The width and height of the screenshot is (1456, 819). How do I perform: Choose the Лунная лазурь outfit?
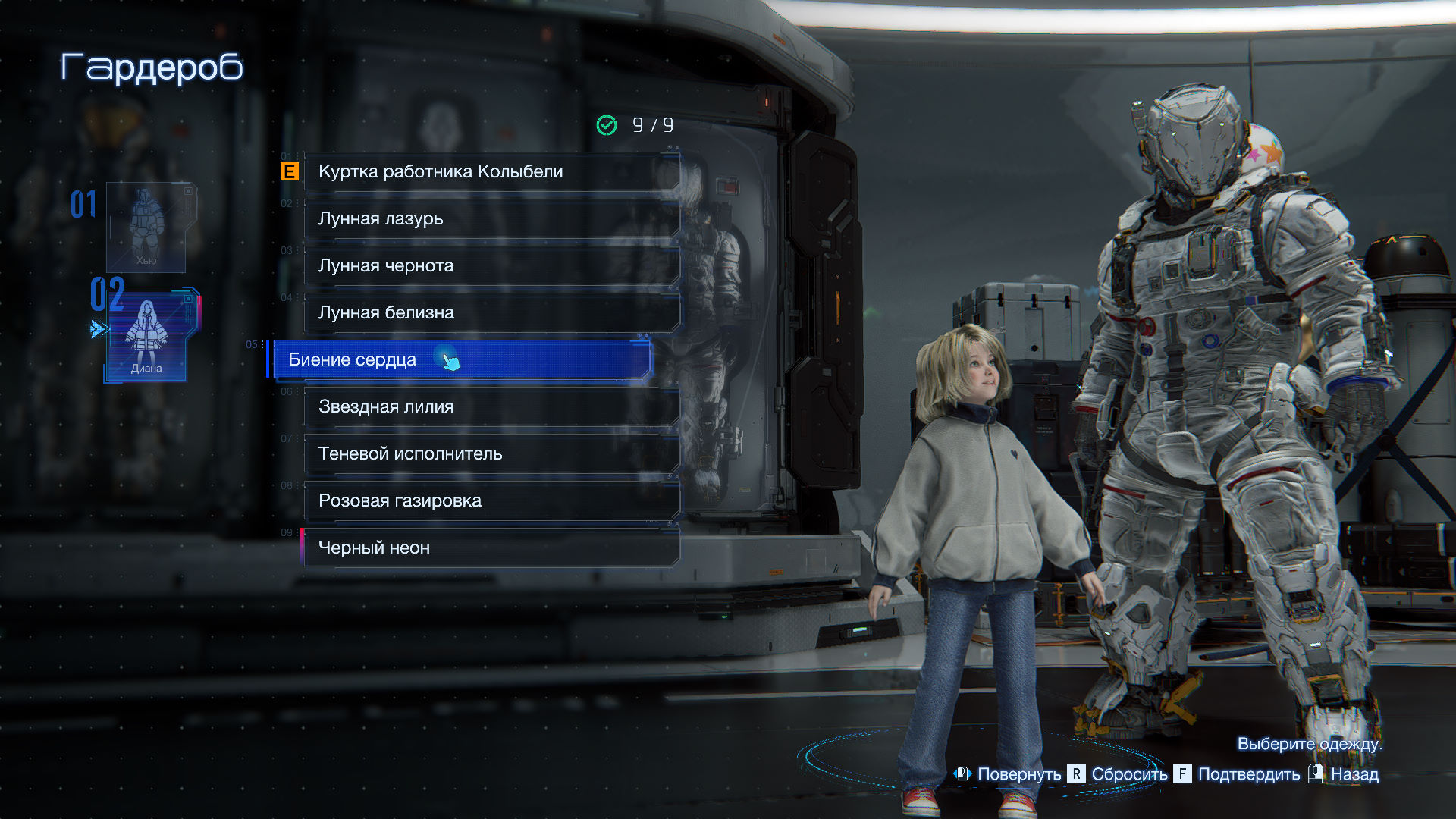(491, 218)
